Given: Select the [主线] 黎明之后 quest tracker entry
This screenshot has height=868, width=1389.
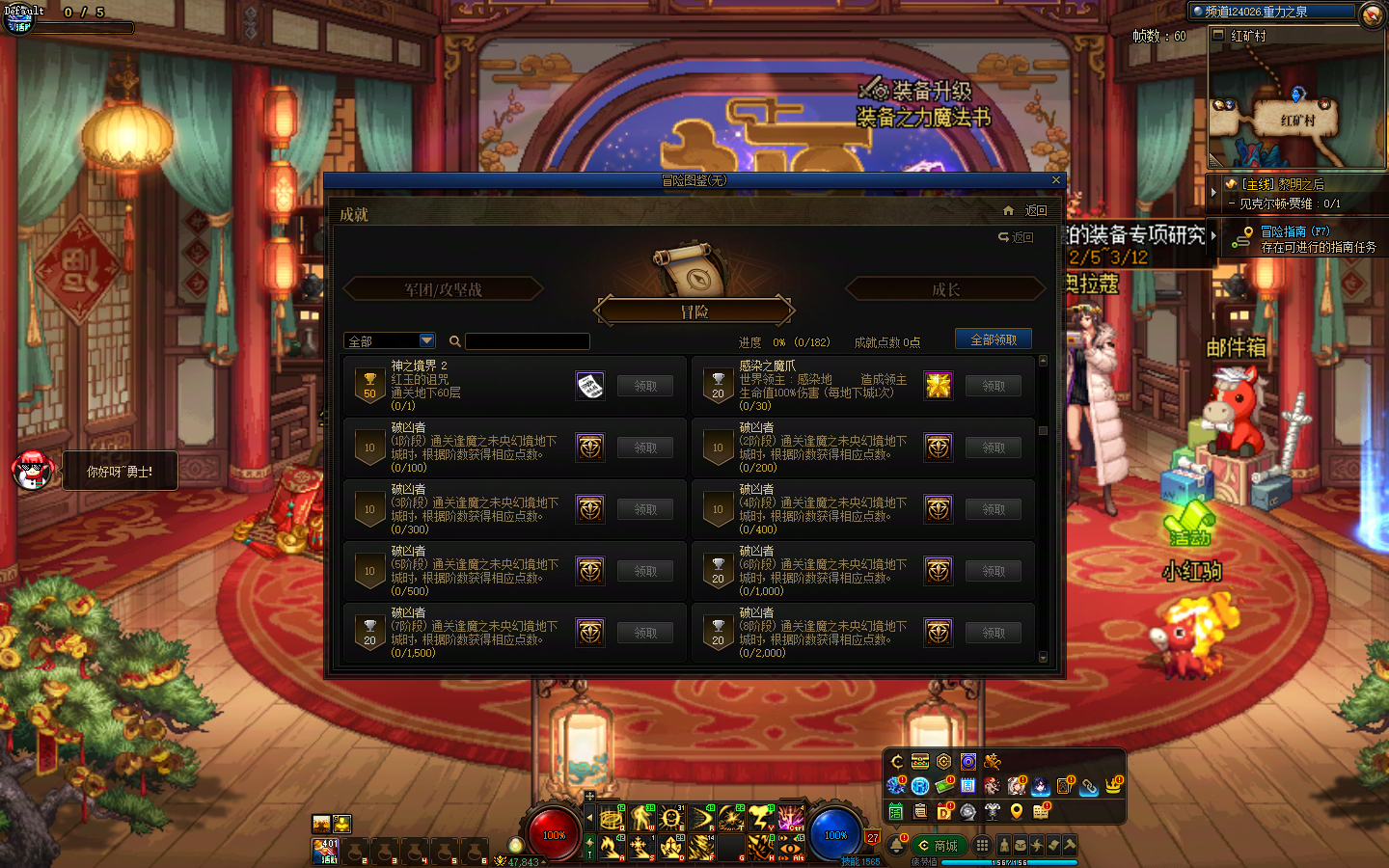Looking at the screenshot, I should (1283, 184).
